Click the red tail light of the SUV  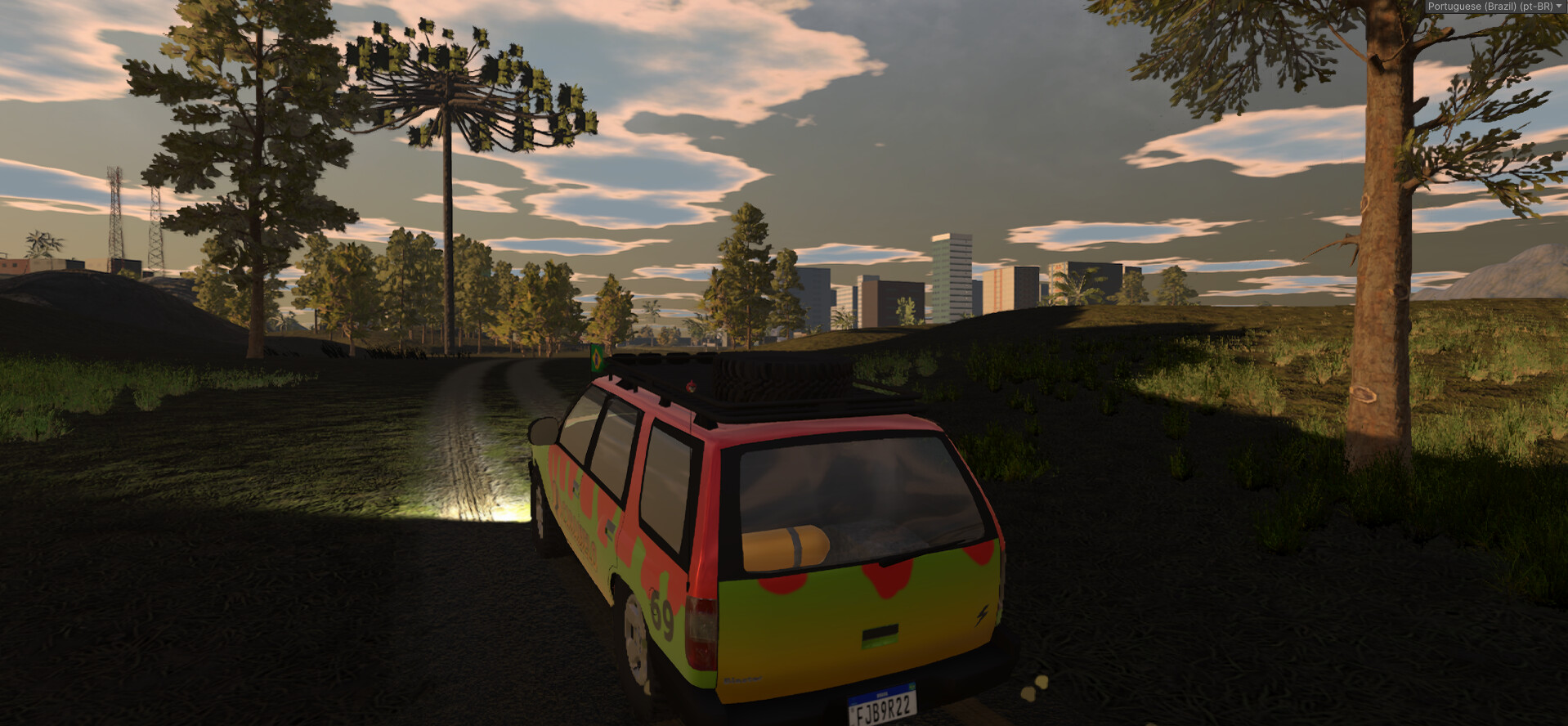click(701, 631)
